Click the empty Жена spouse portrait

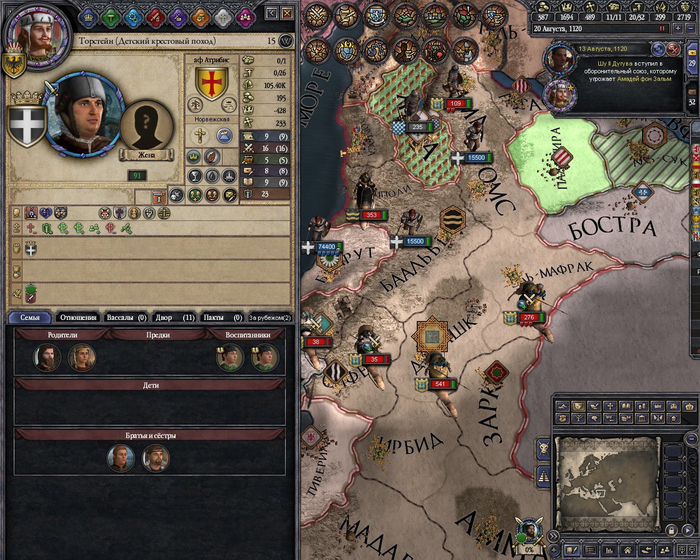point(147,124)
